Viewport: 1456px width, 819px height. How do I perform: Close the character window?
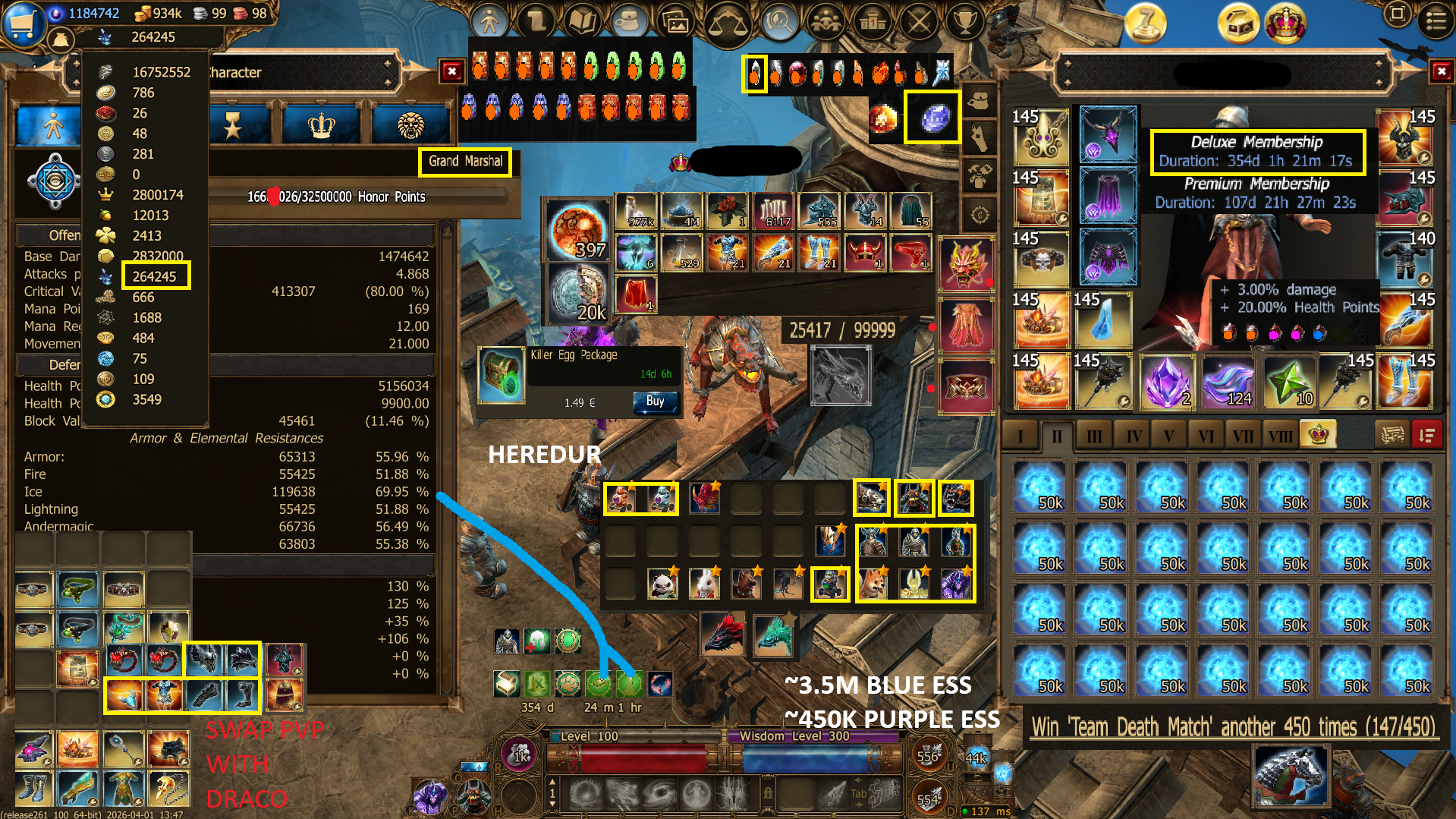(452, 71)
